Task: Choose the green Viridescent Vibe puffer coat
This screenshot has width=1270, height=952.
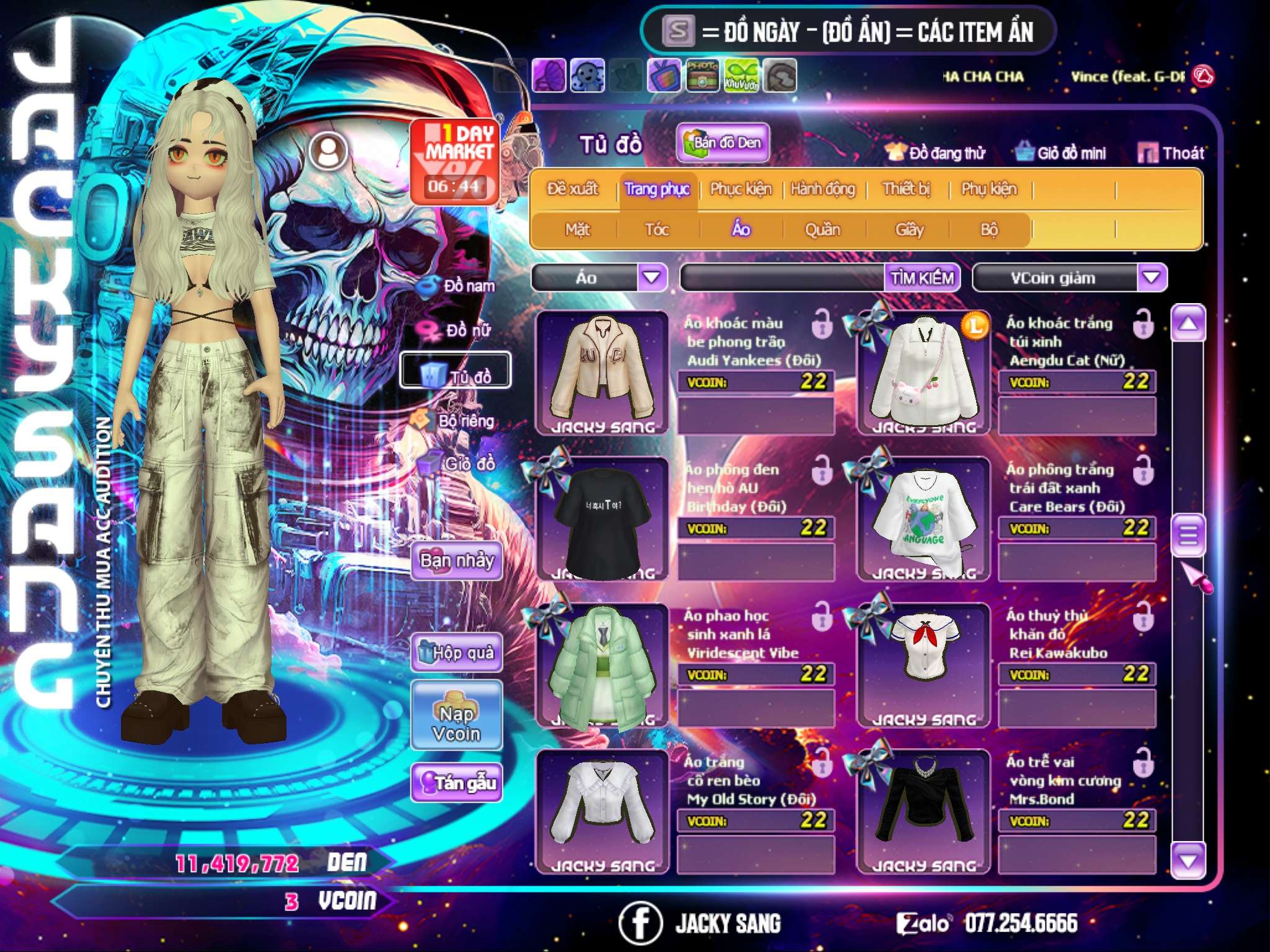Action: (602, 666)
